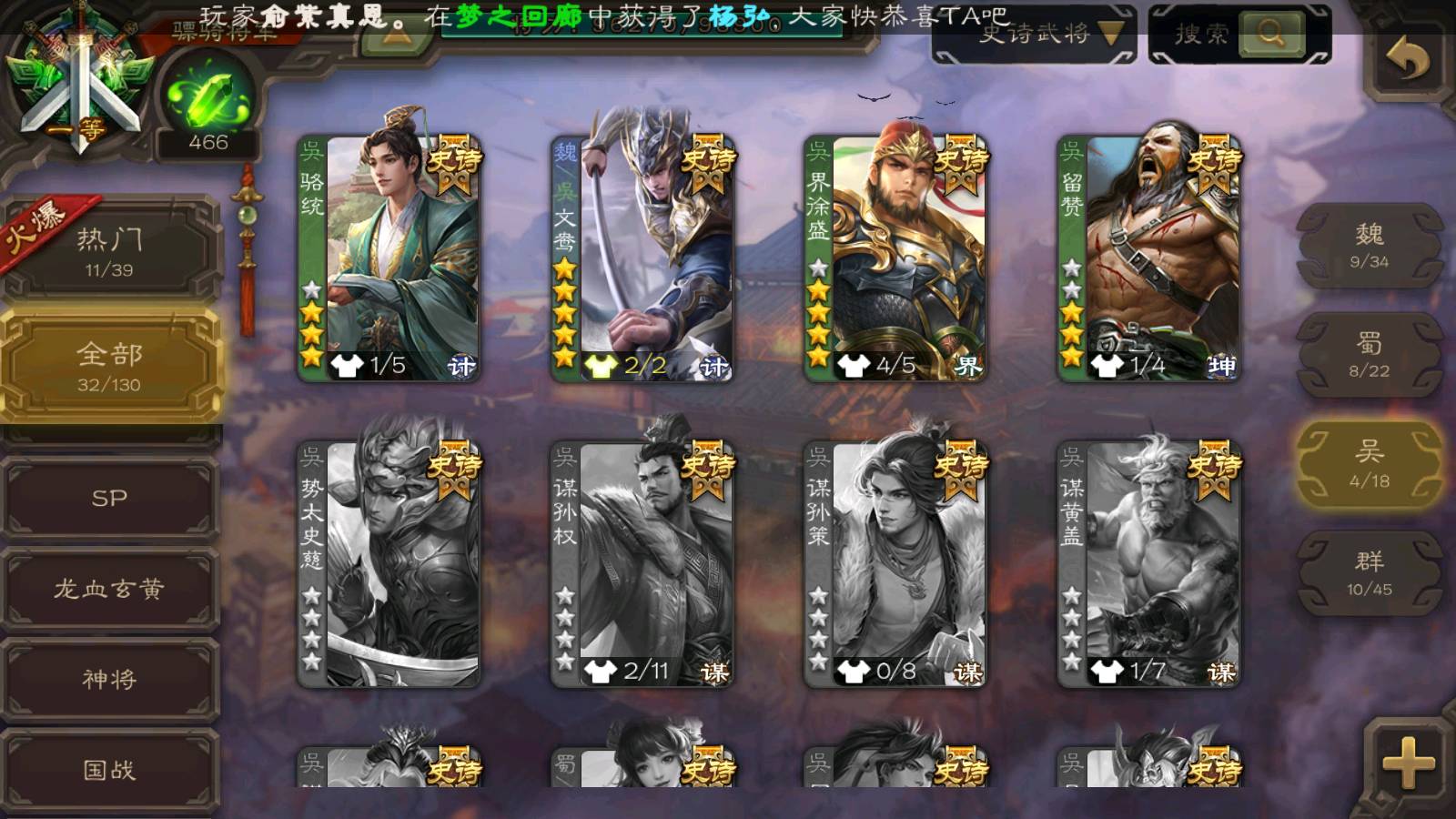View the 谋孙权 general card
Screen dimensions: 1456x819
coord(642,564)
